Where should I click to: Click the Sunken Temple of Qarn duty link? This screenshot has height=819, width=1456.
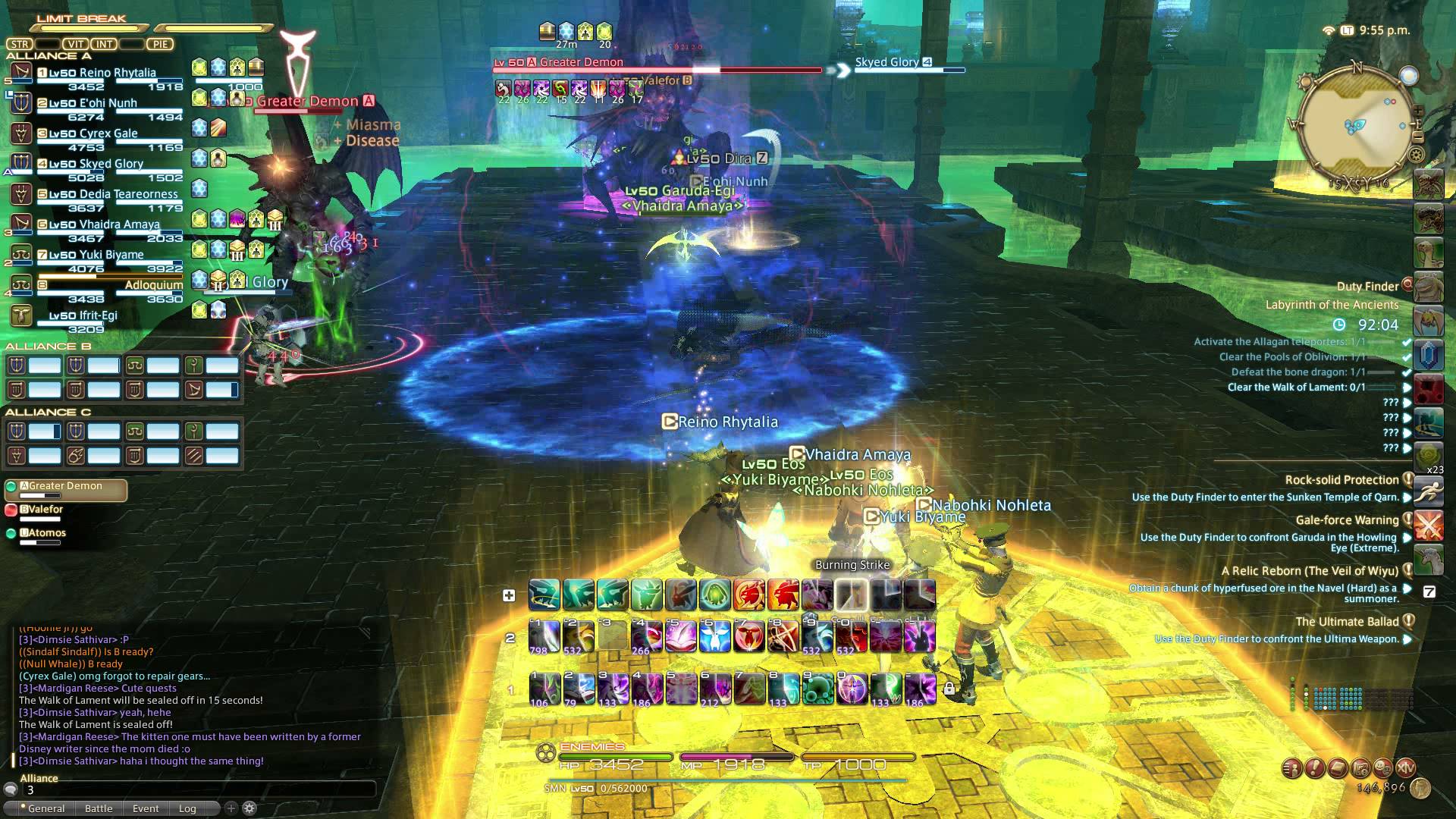coord(1276,497)
